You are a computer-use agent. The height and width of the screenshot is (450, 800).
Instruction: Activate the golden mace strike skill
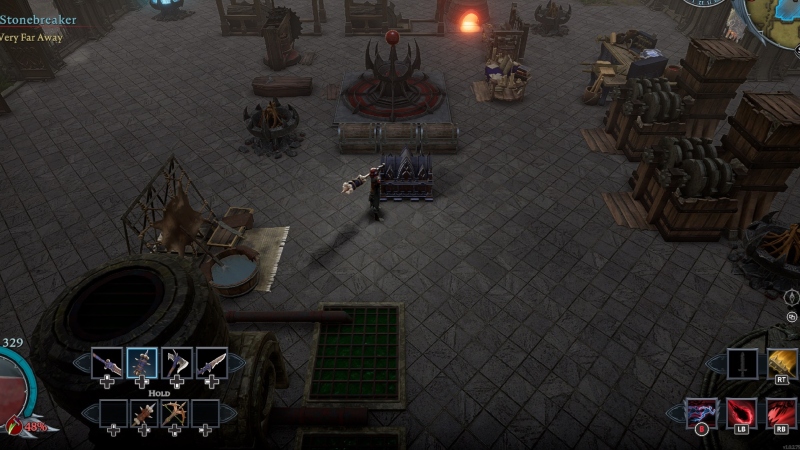tap(784, 364)
